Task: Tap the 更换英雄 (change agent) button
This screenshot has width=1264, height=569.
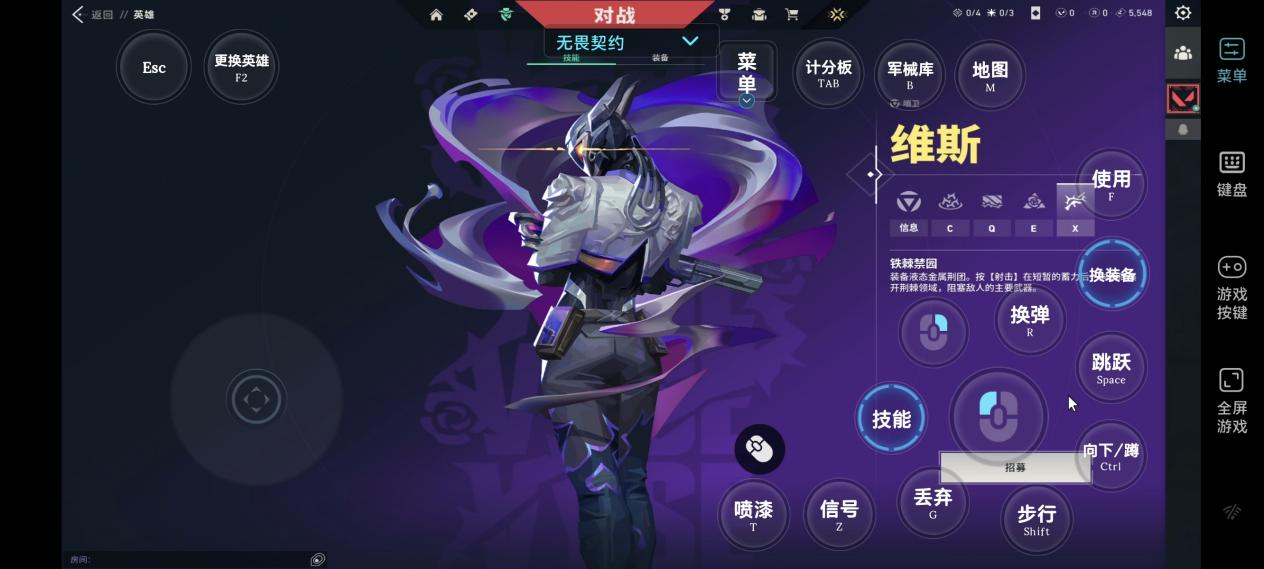Action: (x=241, y=67)
